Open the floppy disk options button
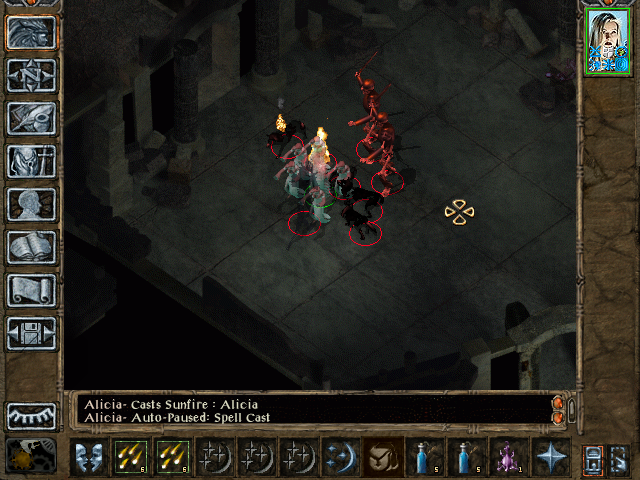Viewport: 640px width, 480px height. pos(31,333)
